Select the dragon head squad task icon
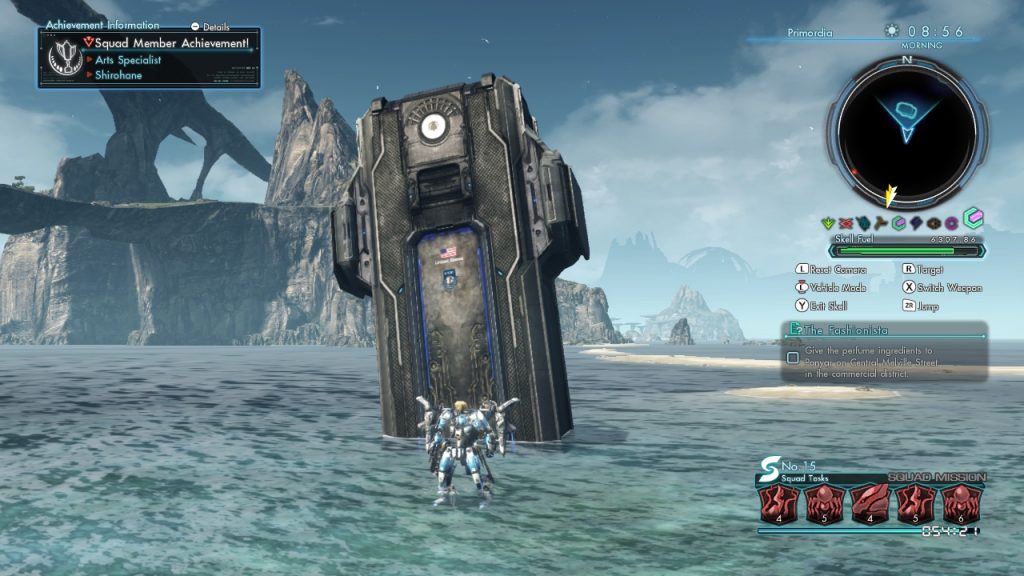This screenshot has height=576, width=1024. tap(871, 505)
